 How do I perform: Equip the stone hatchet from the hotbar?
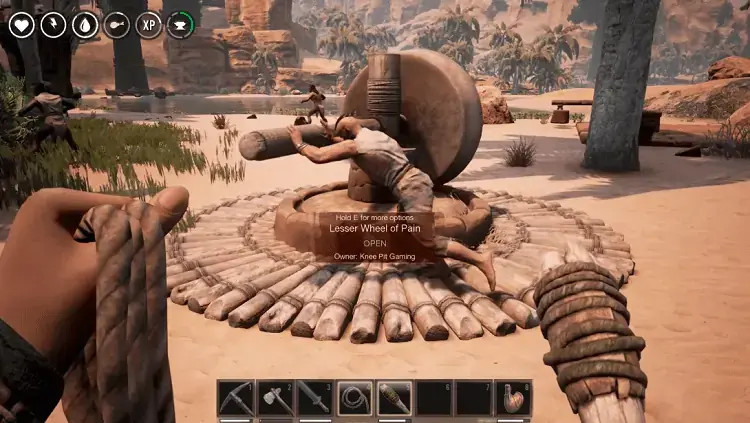click(x=275, y=398)
